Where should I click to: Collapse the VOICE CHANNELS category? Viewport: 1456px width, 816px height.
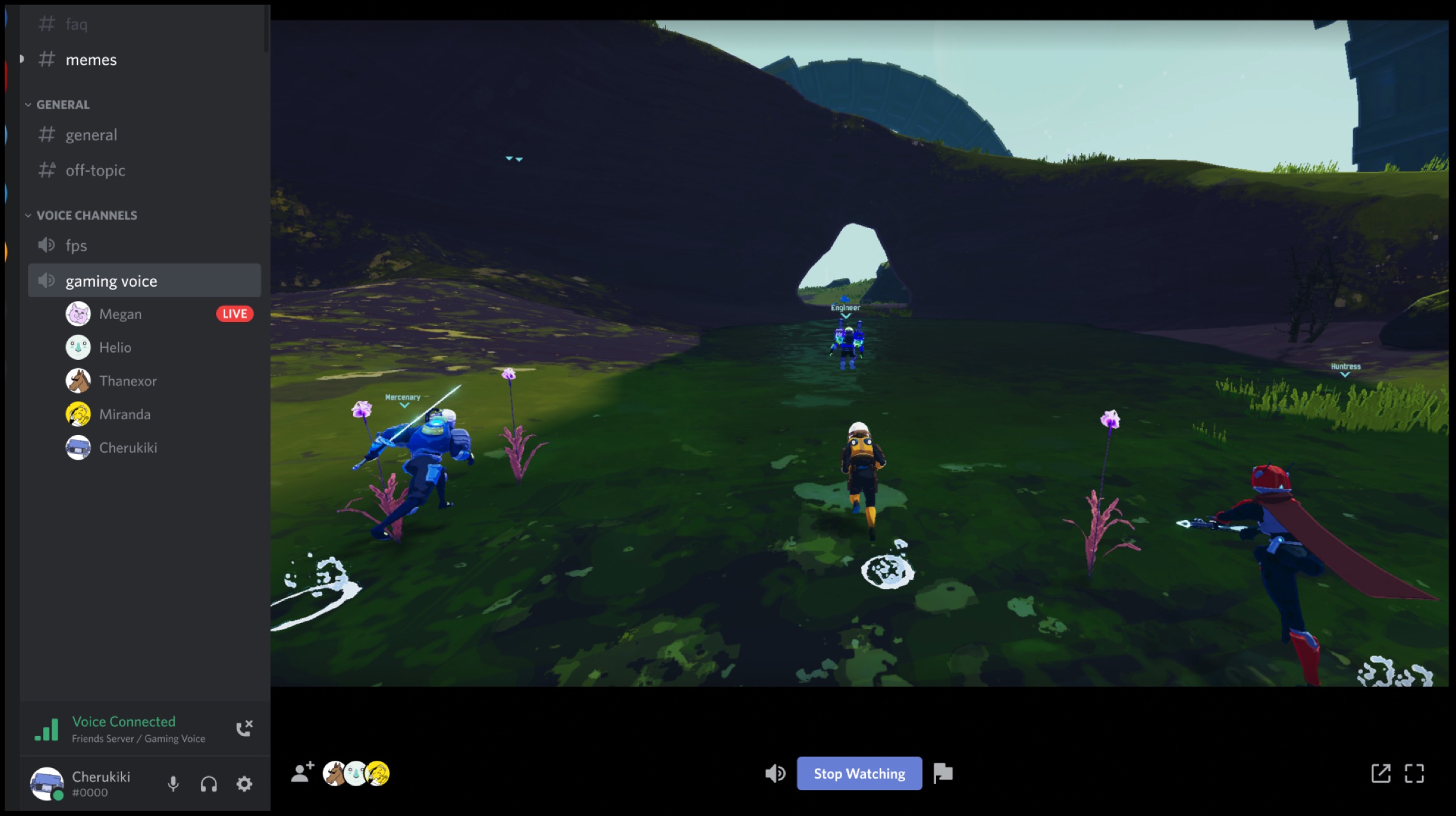(x=87, y=215)
